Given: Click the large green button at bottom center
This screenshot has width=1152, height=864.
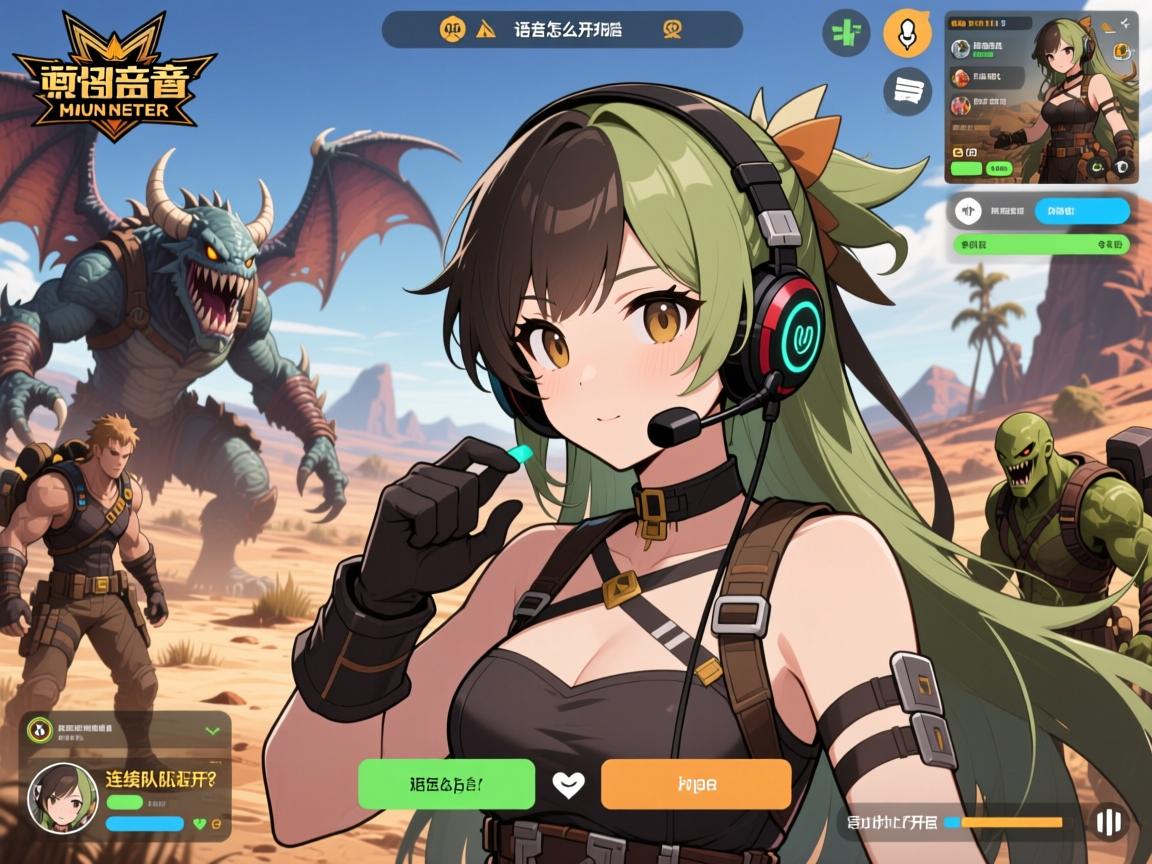Looking at the screenshot, I should pyautogui.click(x=446, y=783).
